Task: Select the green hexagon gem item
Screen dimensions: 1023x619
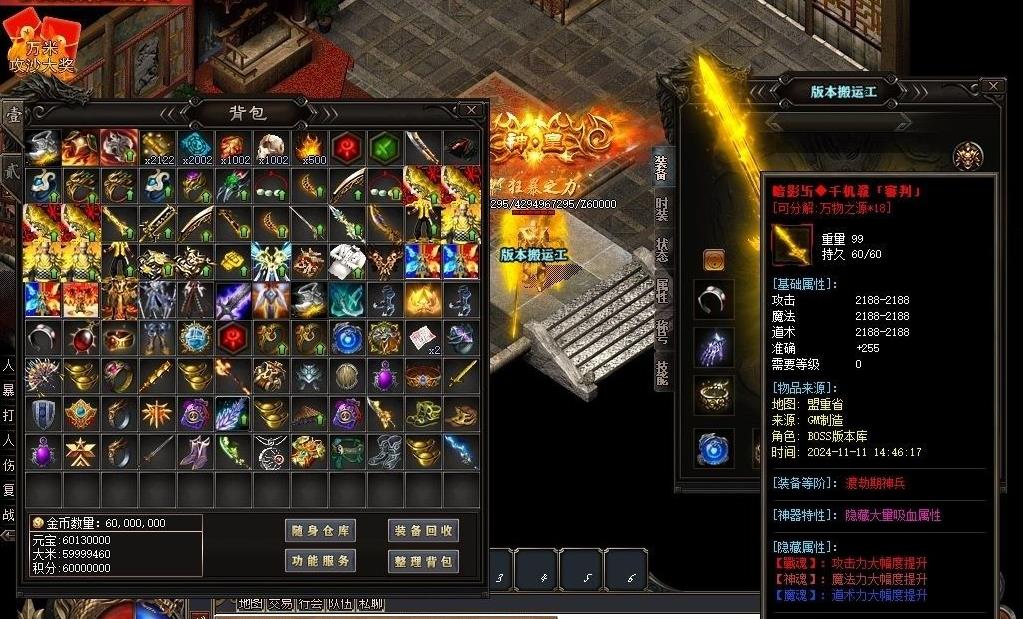Action: (384, 148)
